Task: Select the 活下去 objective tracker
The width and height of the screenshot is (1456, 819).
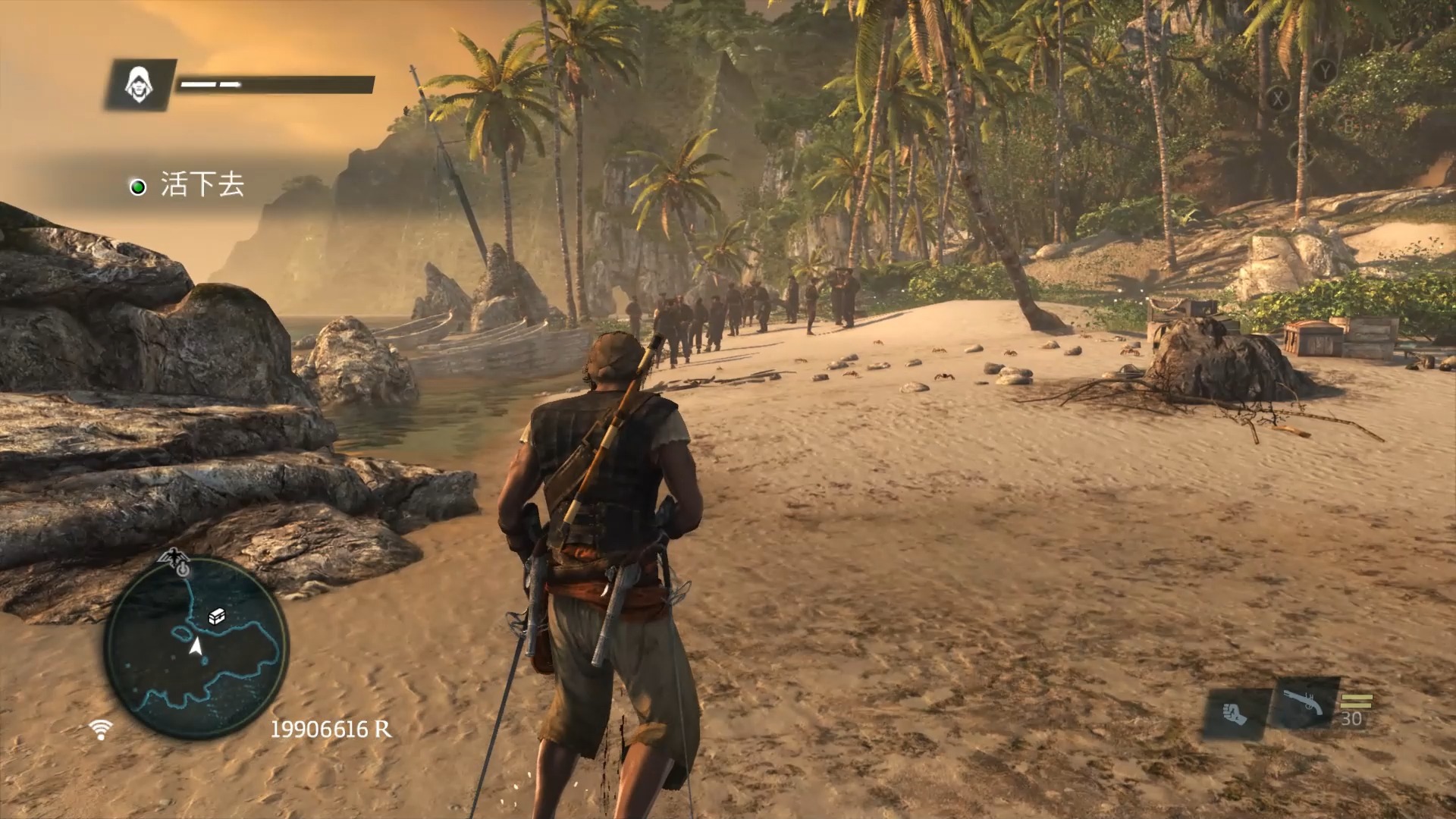Action: (188, 186)
